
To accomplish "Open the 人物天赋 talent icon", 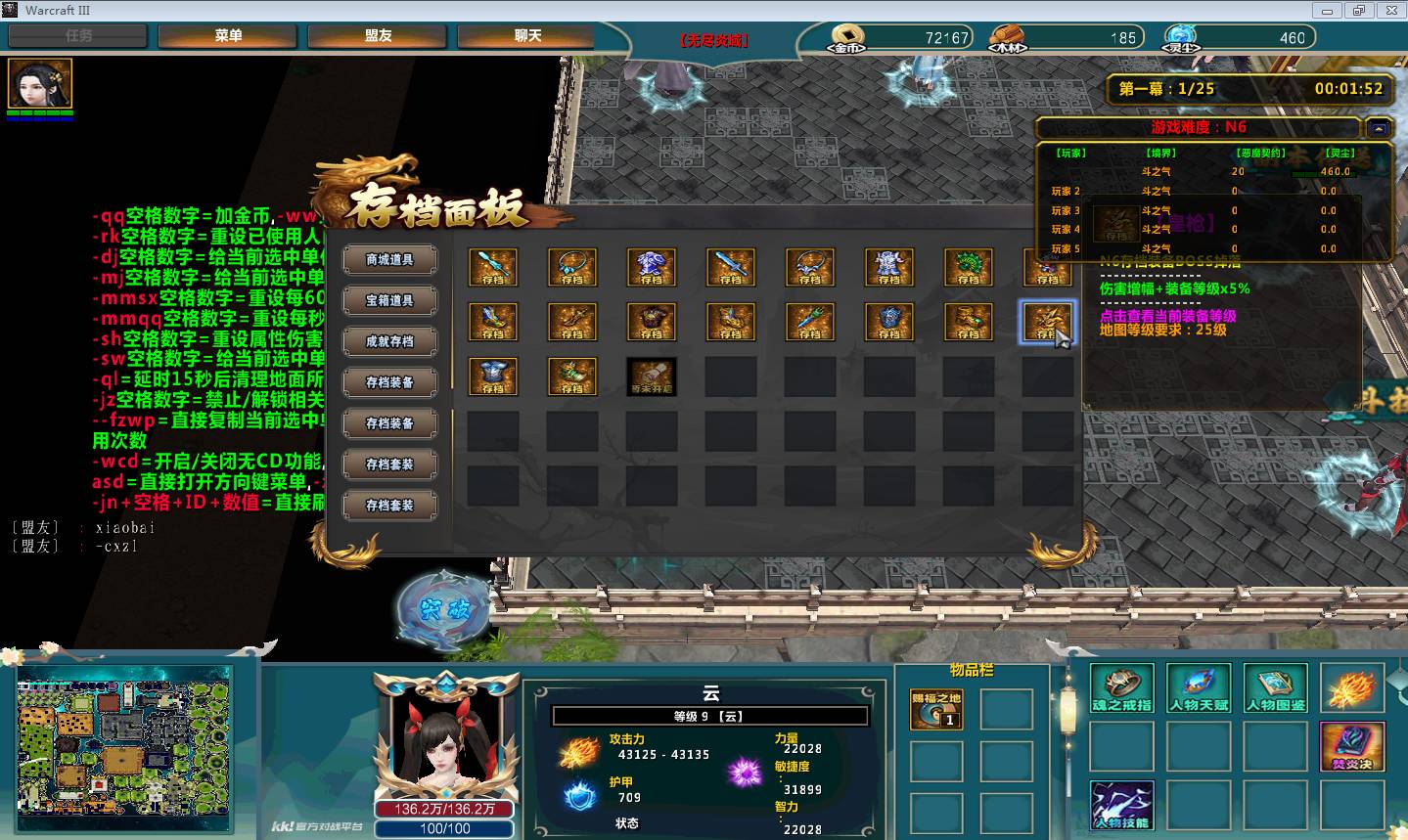I will (x=1199, y=688).
